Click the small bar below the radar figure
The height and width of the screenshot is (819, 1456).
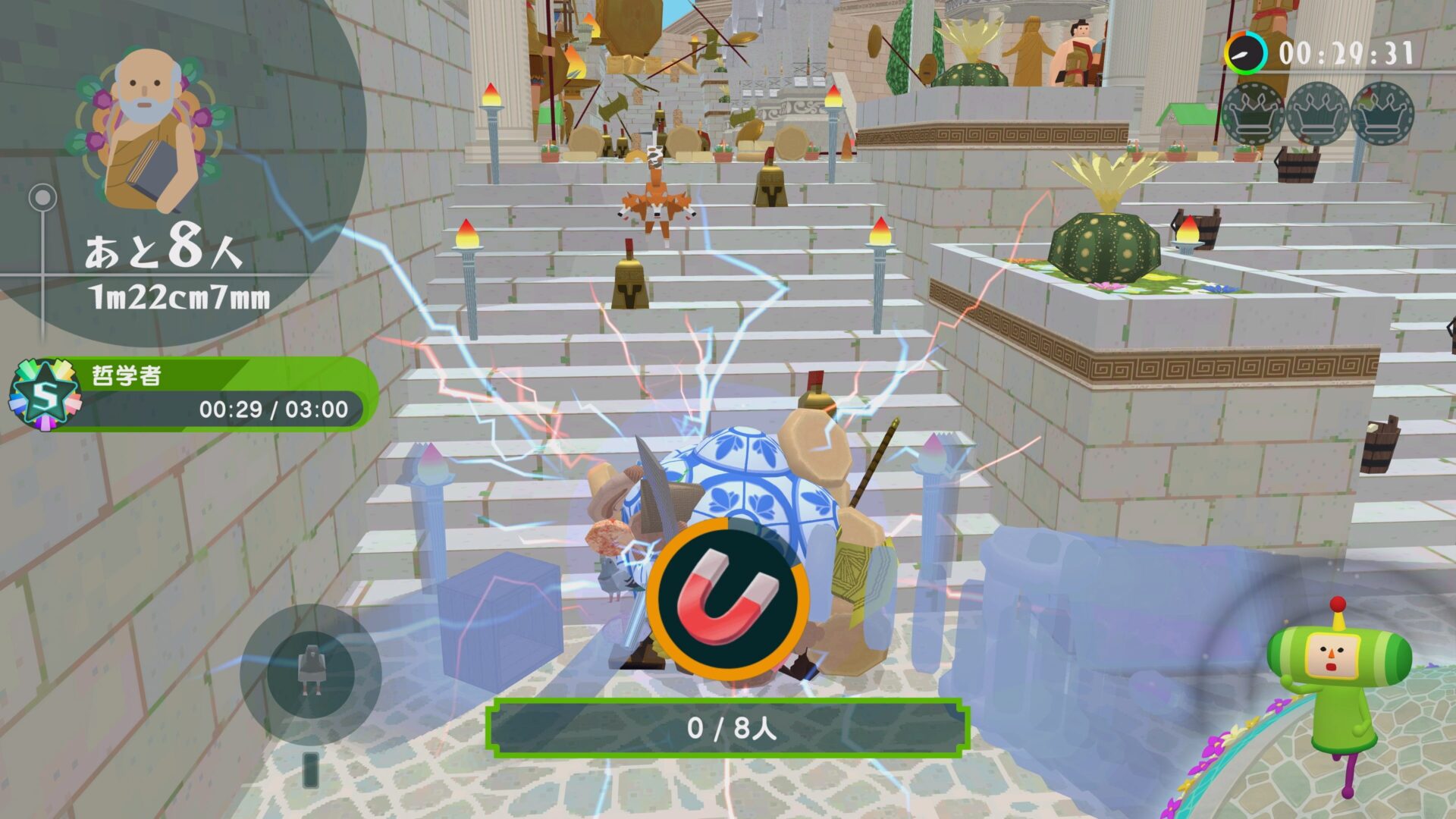click(x=311, y=768)
